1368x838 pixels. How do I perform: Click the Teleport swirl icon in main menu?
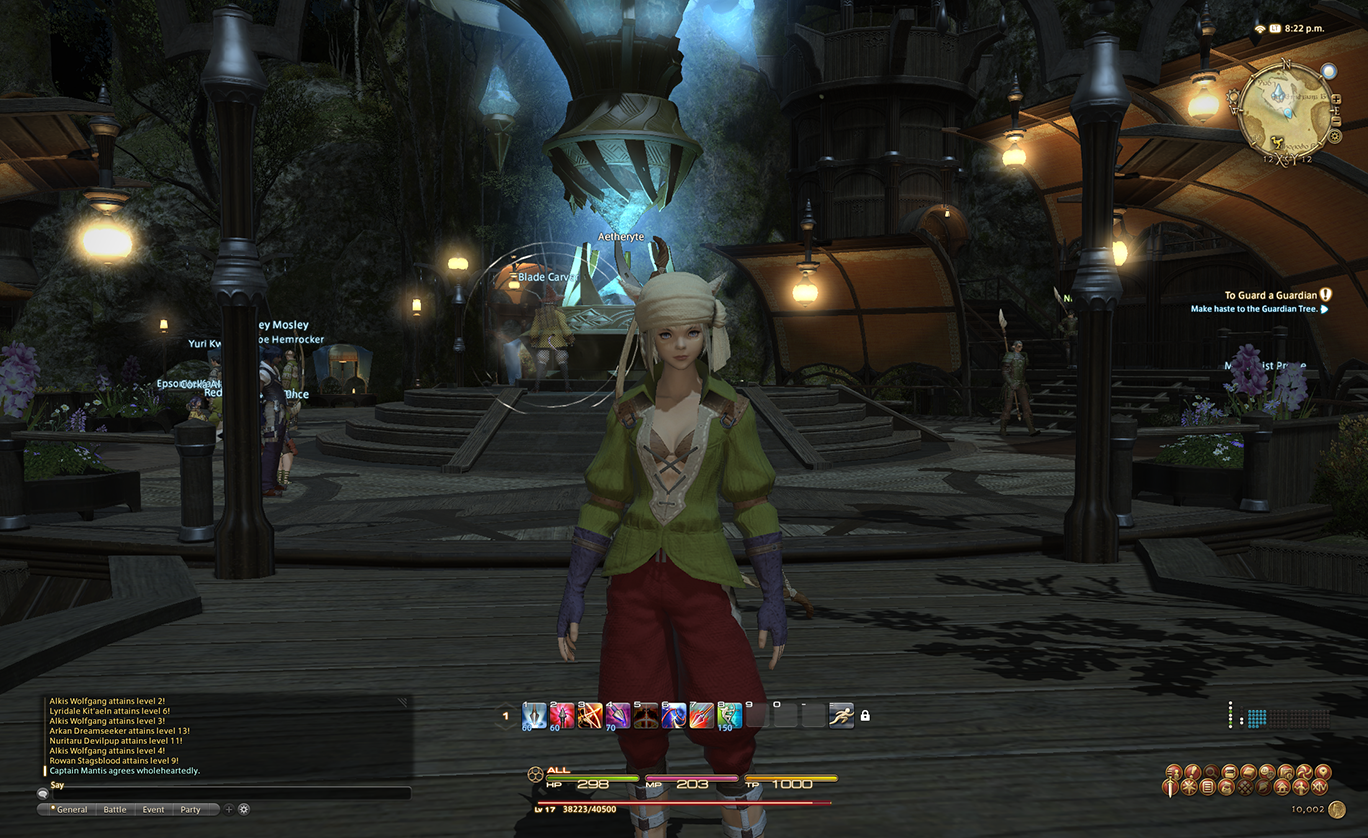point(1304,771)
